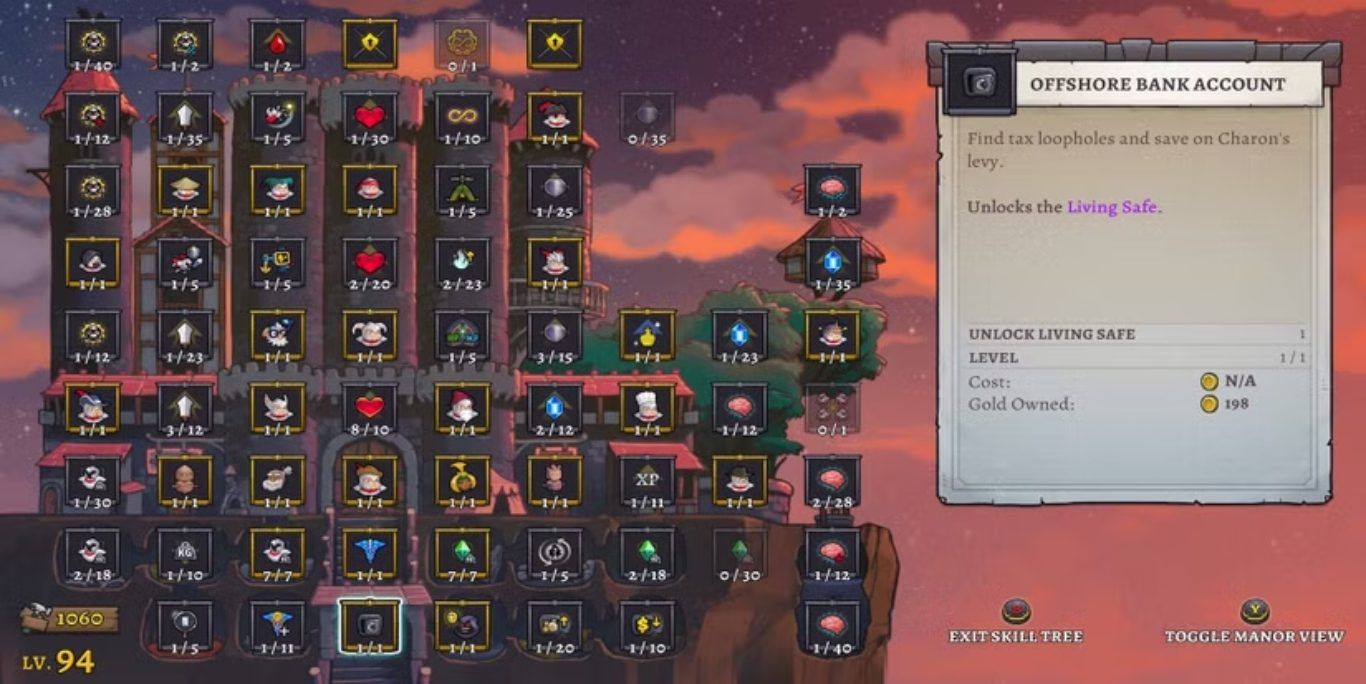
Task: Select the infinity symbol skill node
Action: click(462, 116)
